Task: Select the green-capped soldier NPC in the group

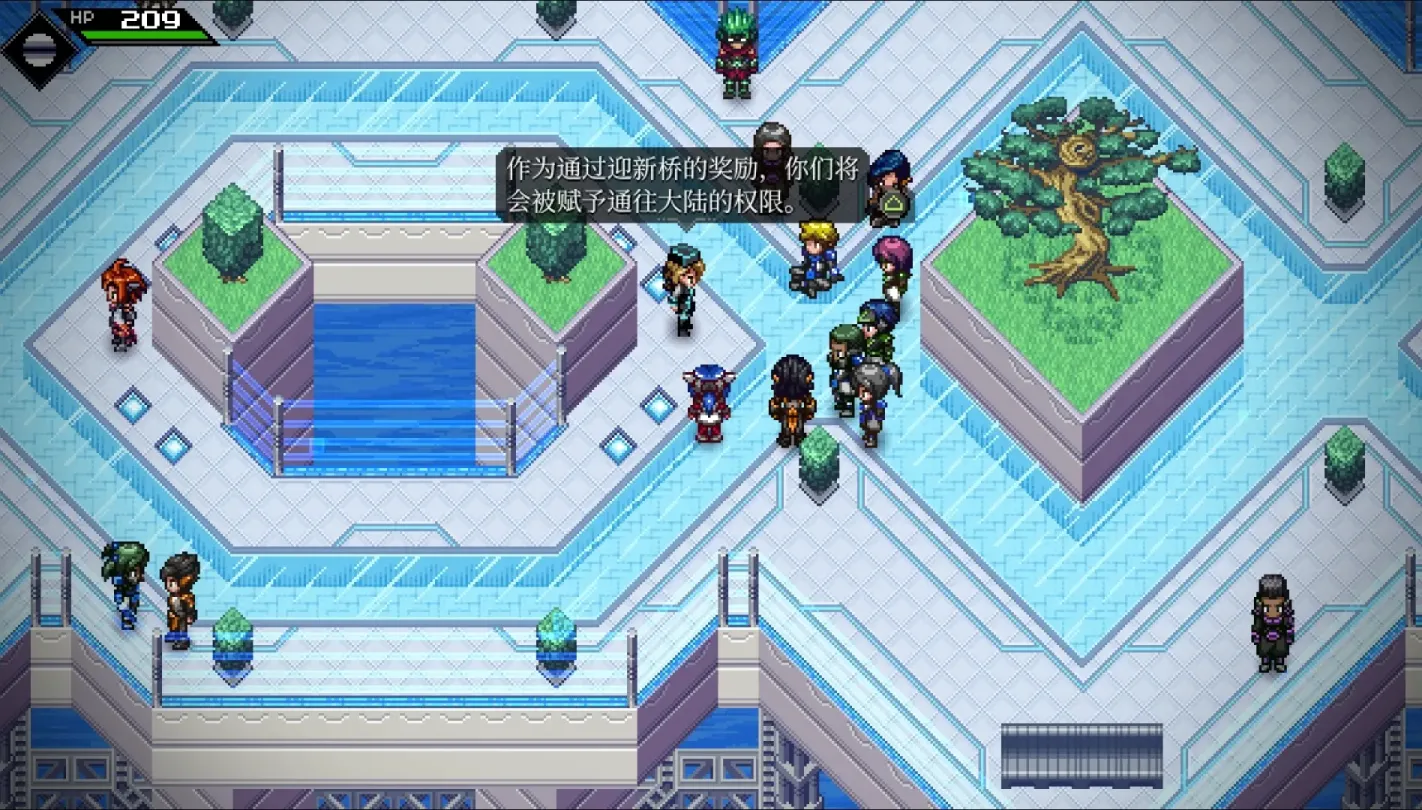Action: 848,345
